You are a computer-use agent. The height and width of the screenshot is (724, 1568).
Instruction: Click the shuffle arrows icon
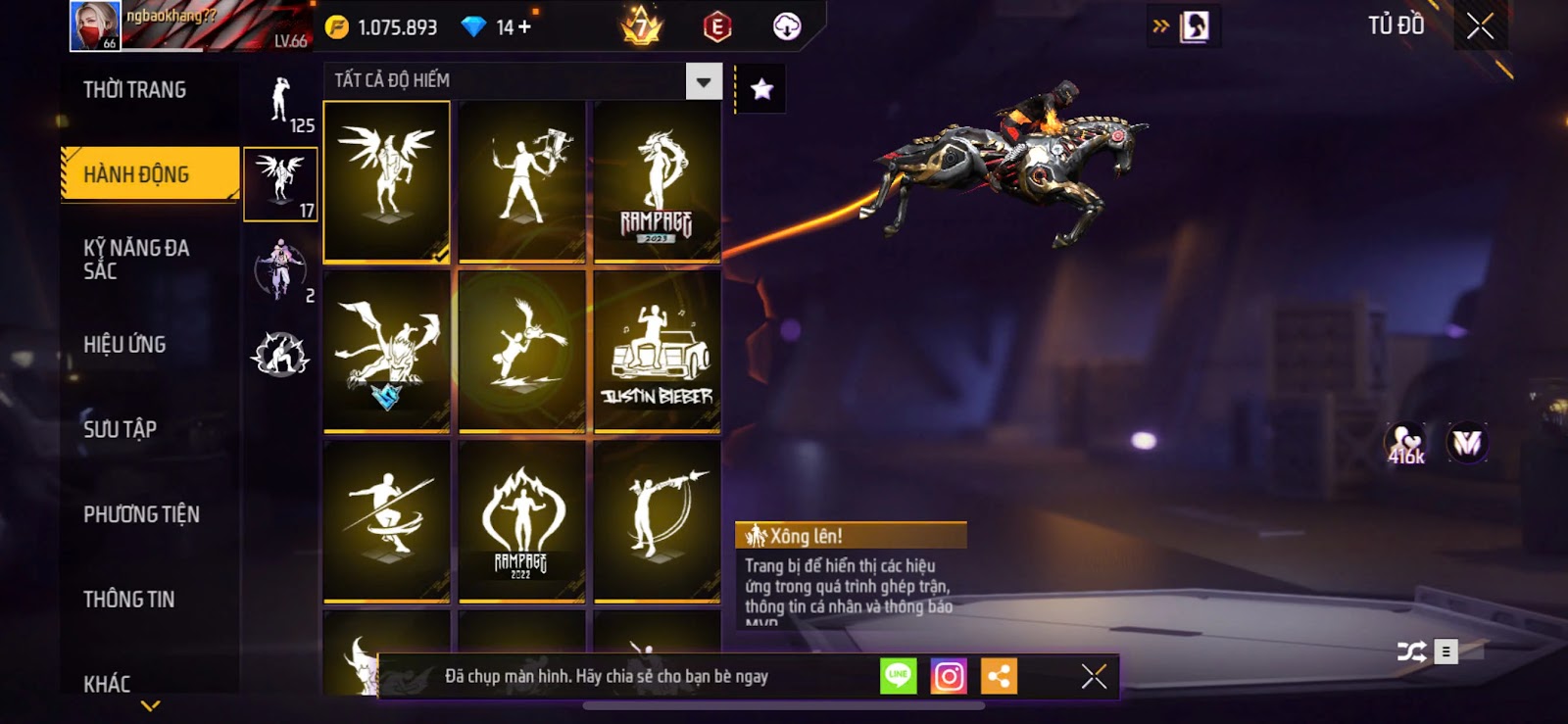(1411, 652)
